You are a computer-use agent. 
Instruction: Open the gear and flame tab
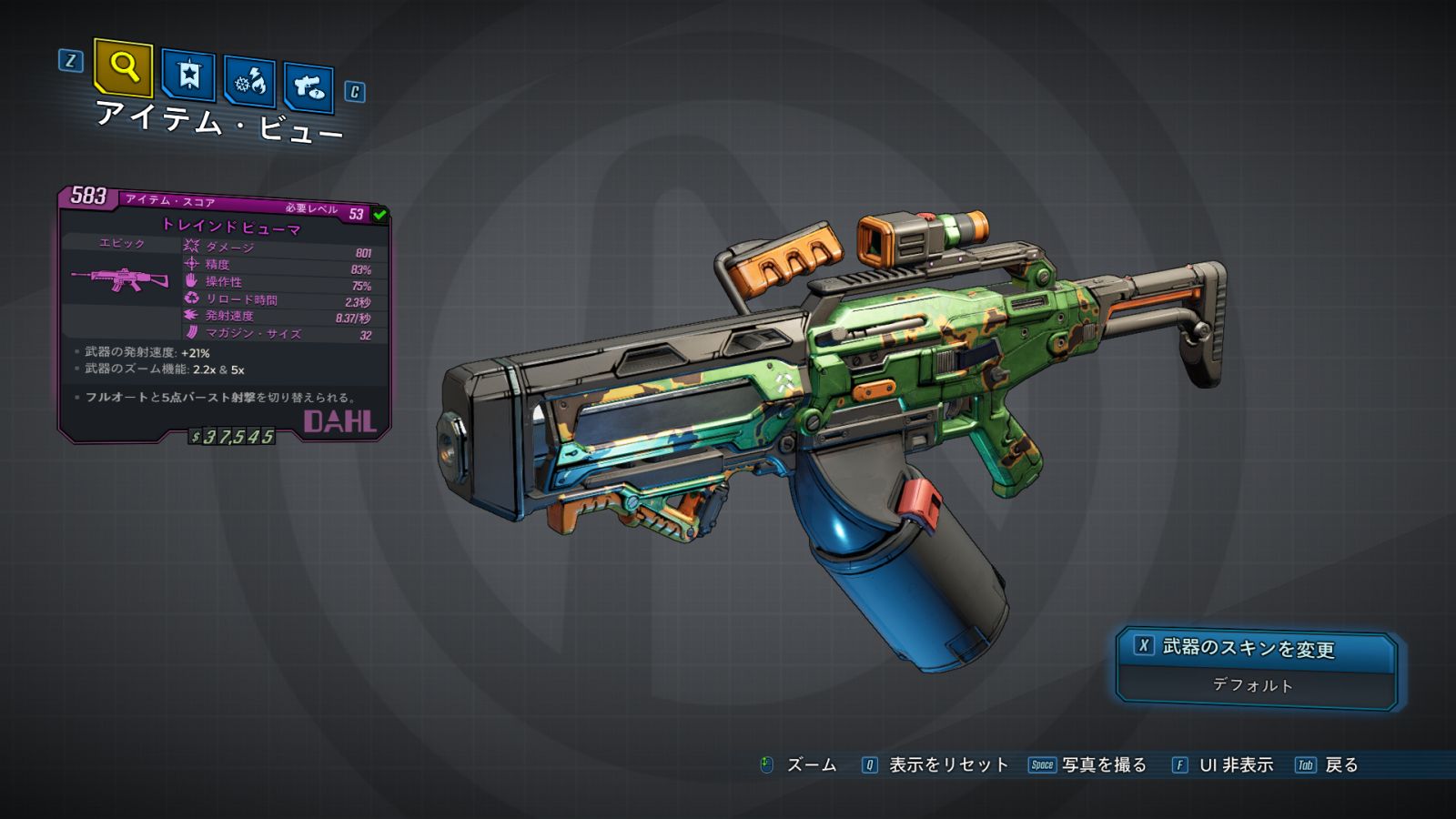point(249,83)
